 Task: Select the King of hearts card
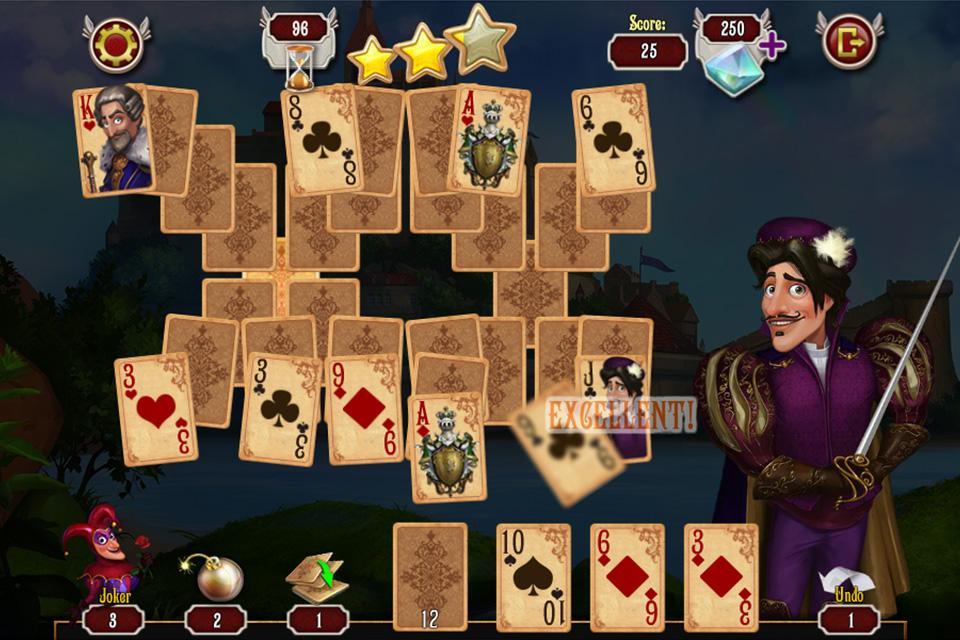point(111,140)
